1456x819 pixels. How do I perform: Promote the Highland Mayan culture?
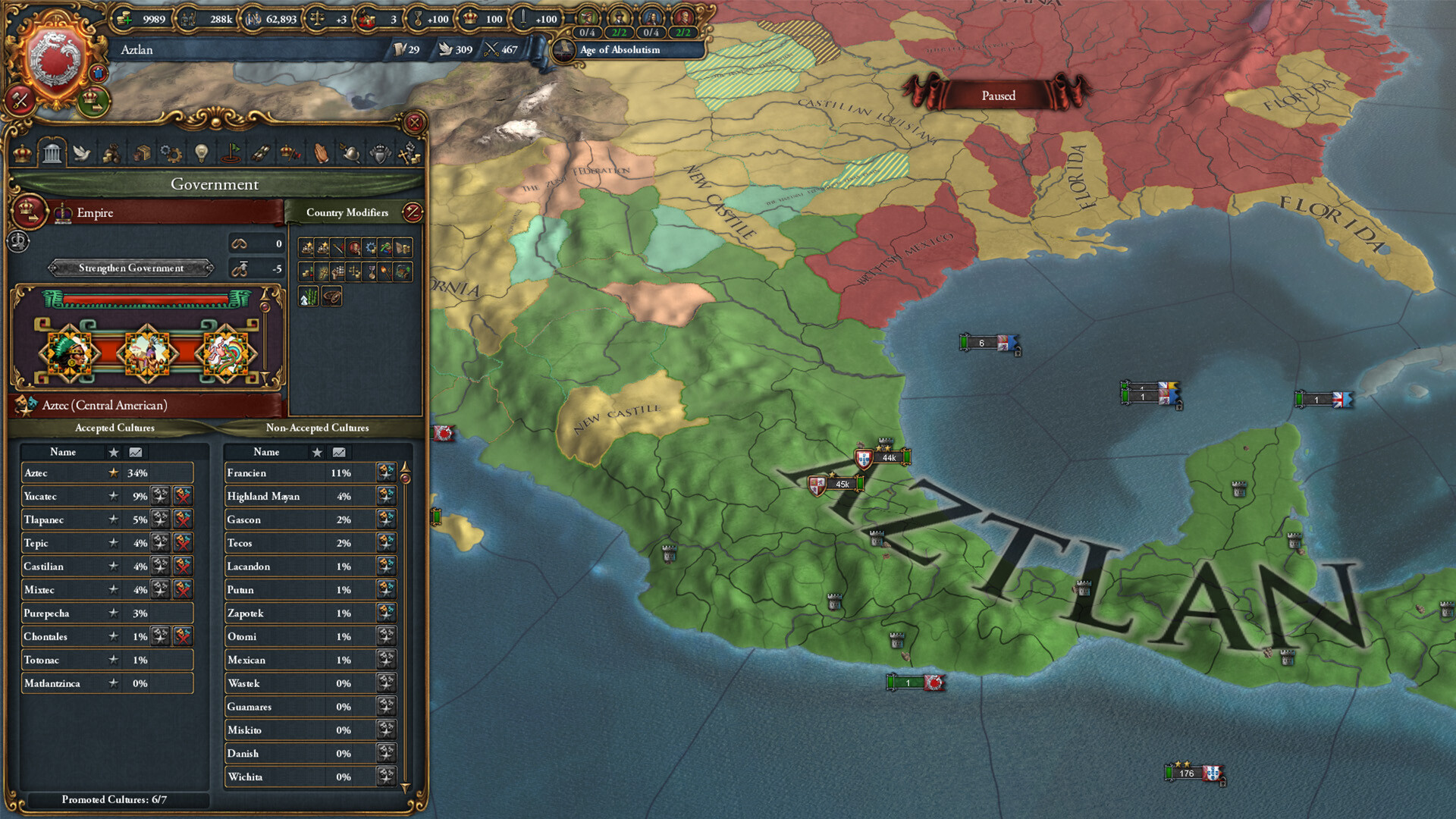[x=386, y=496]
